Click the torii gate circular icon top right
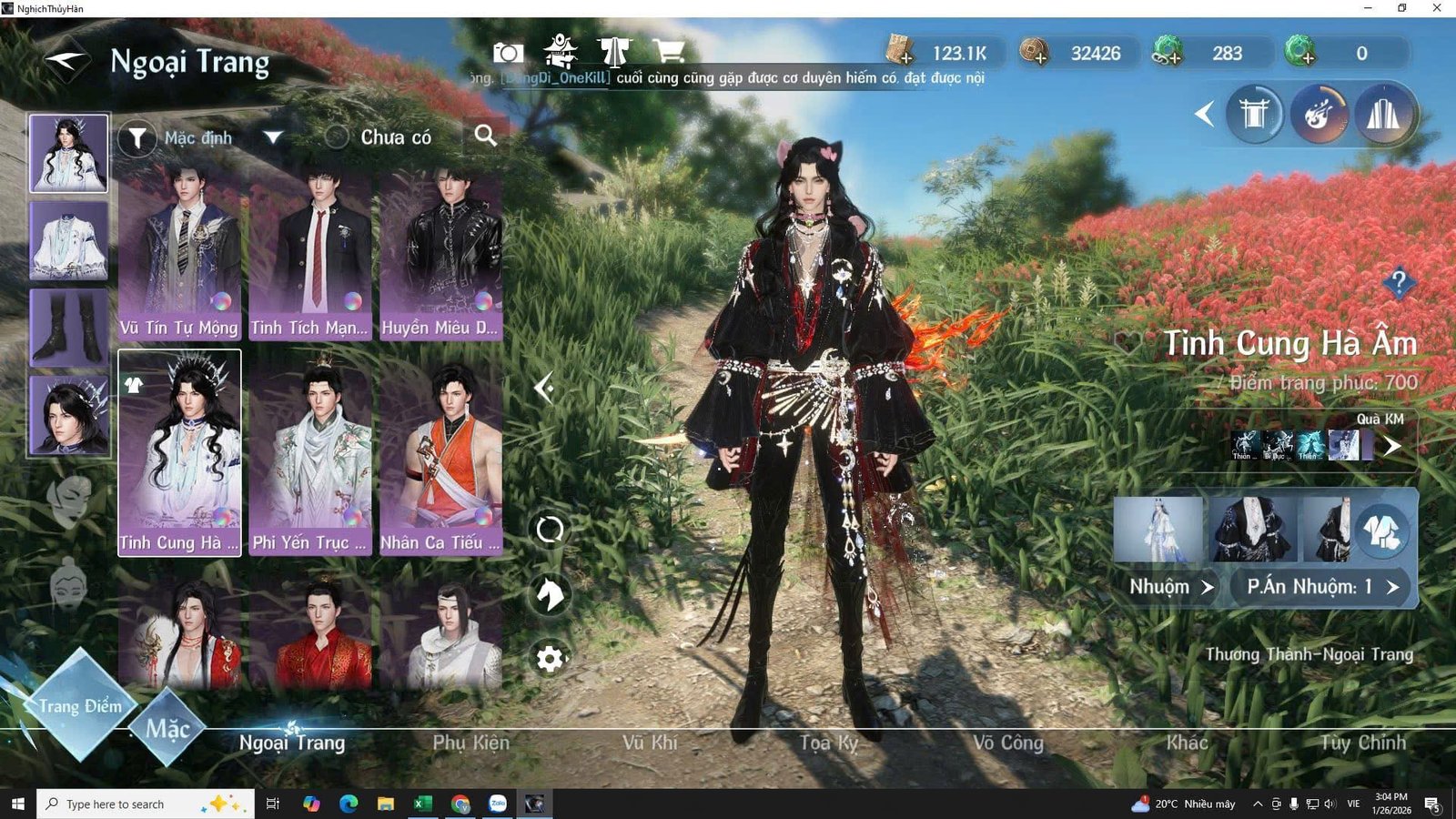 click(x=1254, y=113)
